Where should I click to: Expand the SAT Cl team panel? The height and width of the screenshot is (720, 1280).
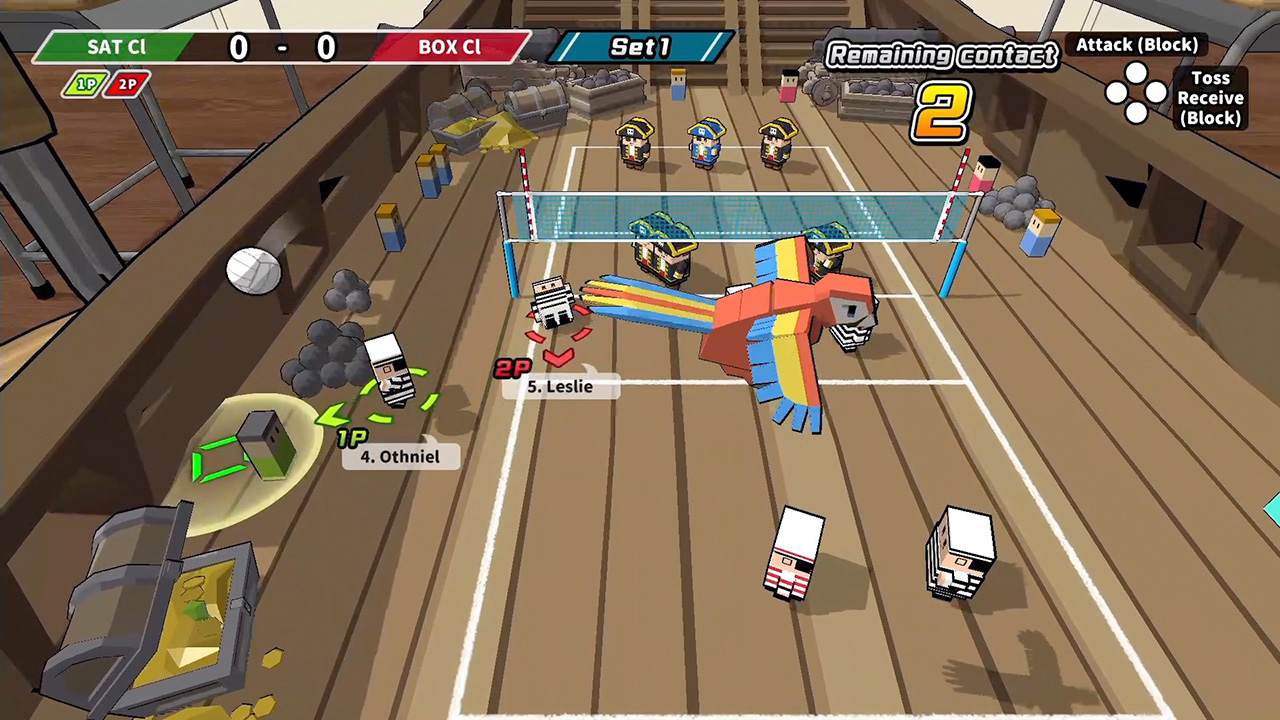(115, 47)
